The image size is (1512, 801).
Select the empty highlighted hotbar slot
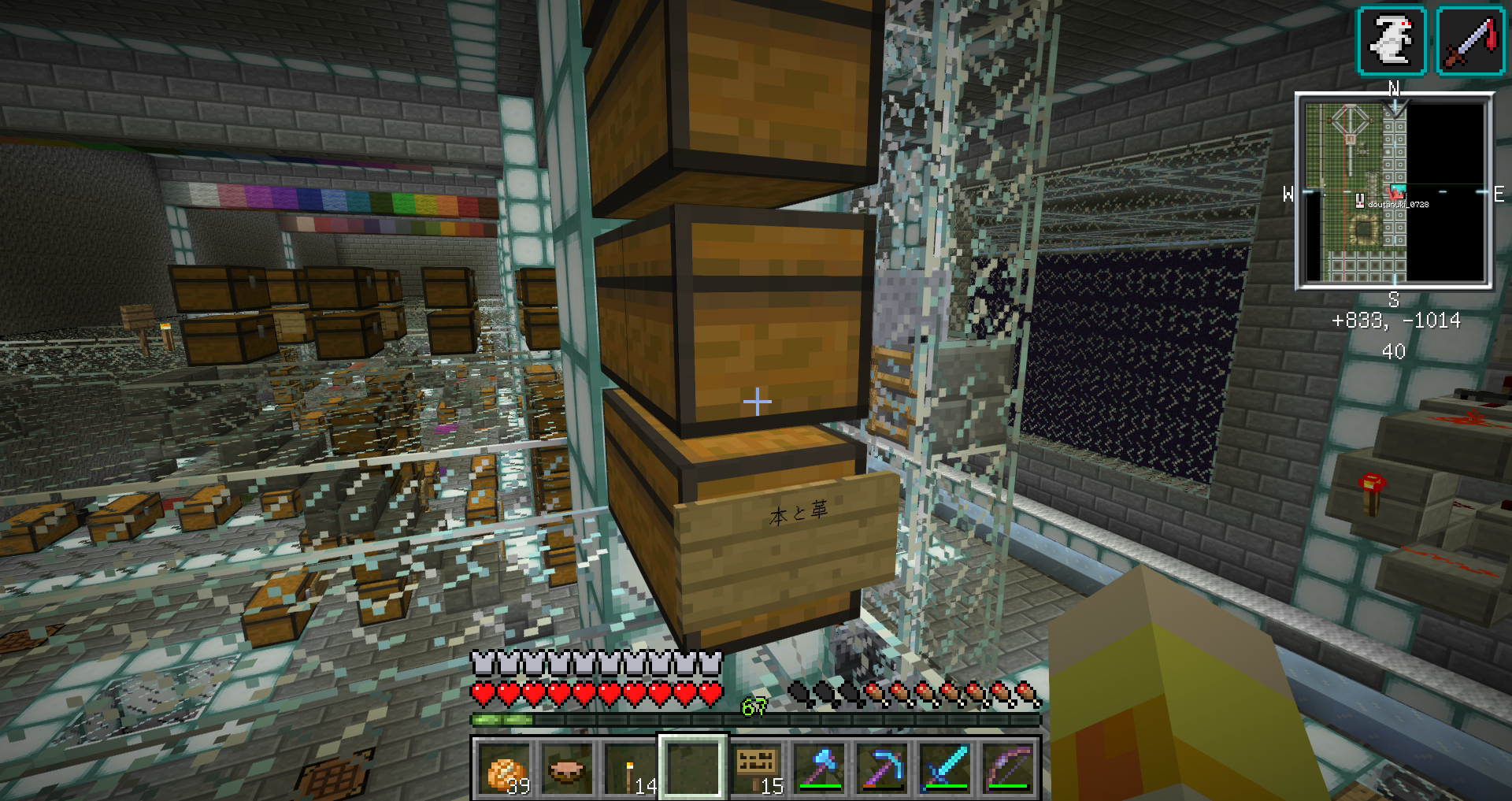pyautogui.click(x=692, y=768)
